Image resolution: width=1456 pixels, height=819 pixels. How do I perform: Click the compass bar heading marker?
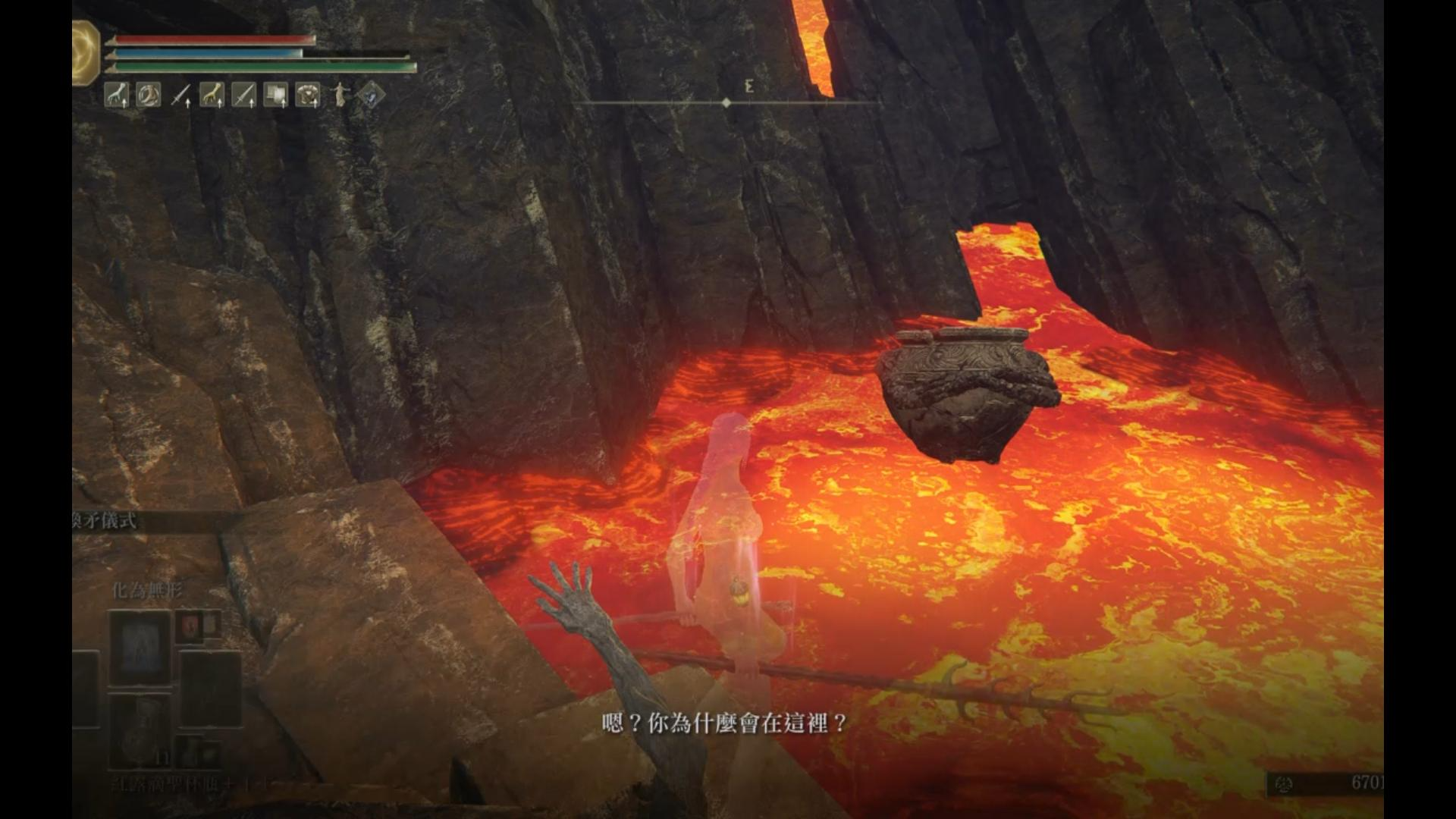726,102
